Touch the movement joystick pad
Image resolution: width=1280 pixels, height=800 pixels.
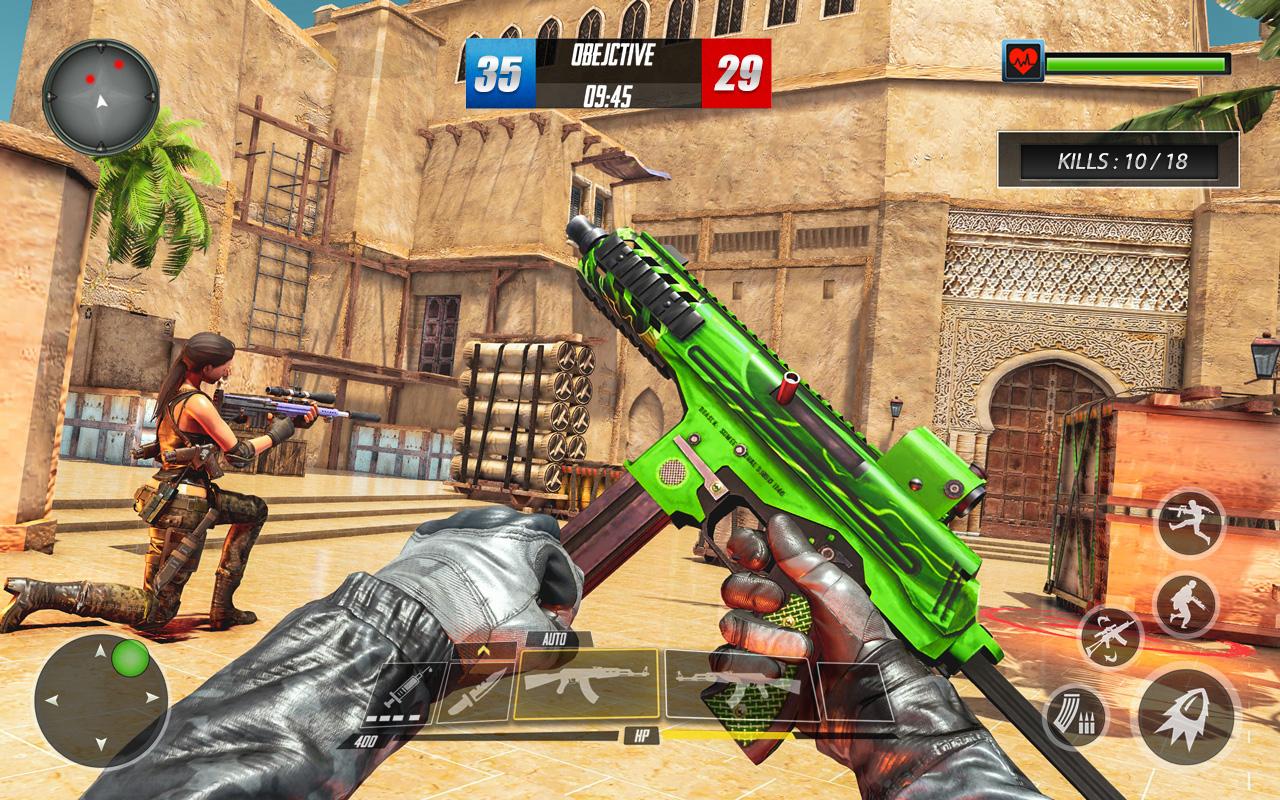pos(101,699)
